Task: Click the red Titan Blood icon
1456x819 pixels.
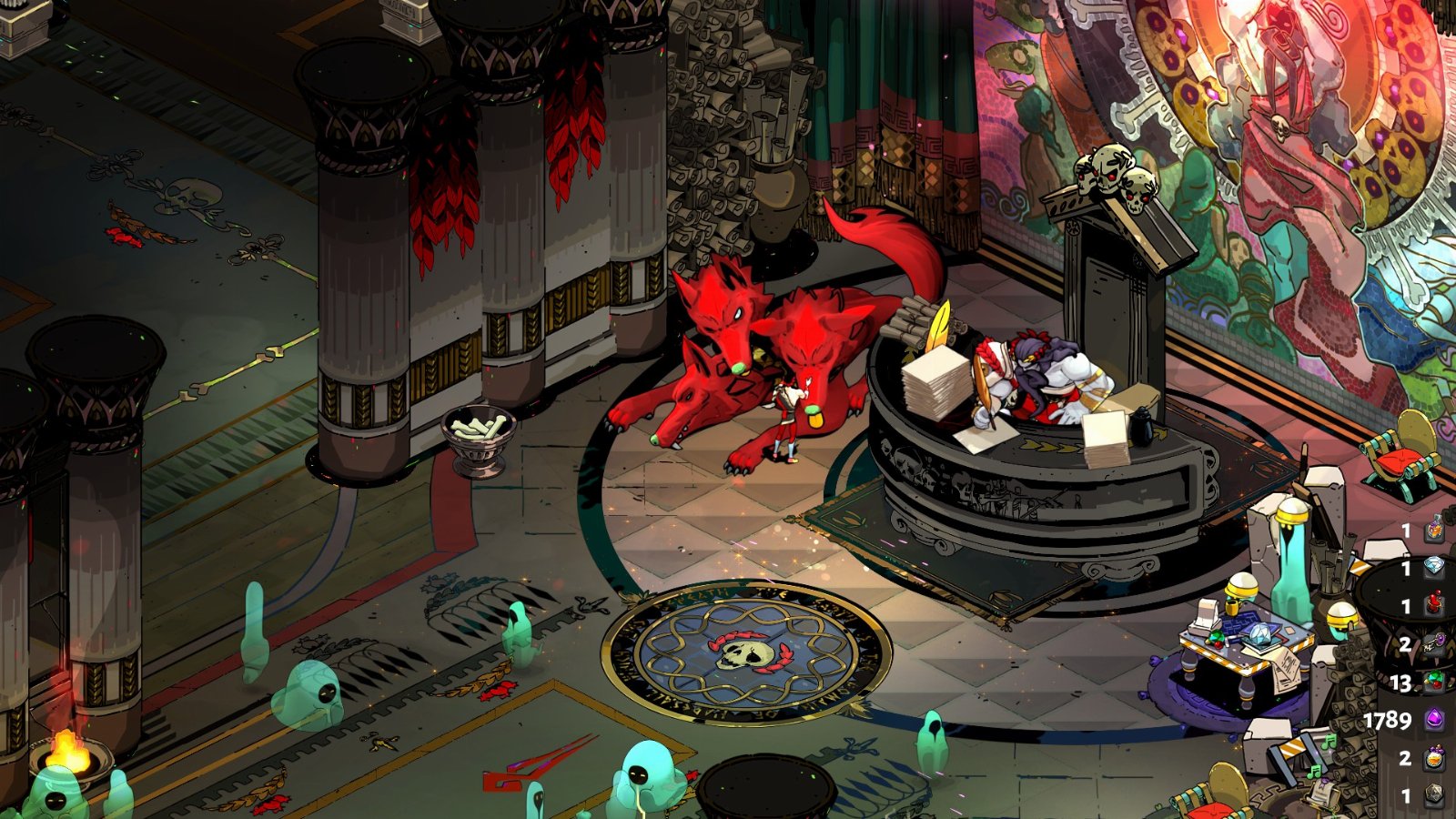Action: [x=1434, y=605]
